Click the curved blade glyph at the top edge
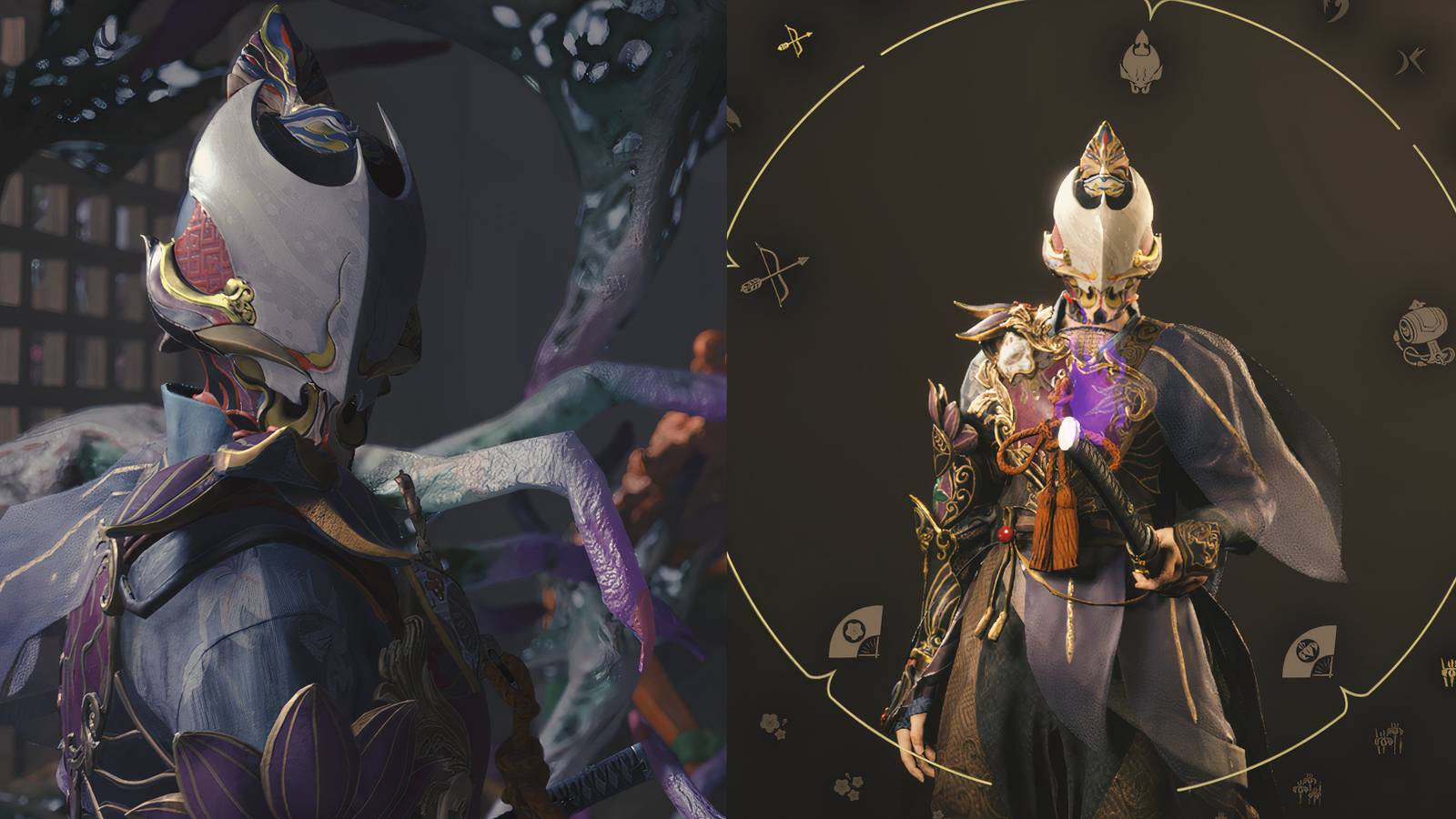 click(1338, 9)
